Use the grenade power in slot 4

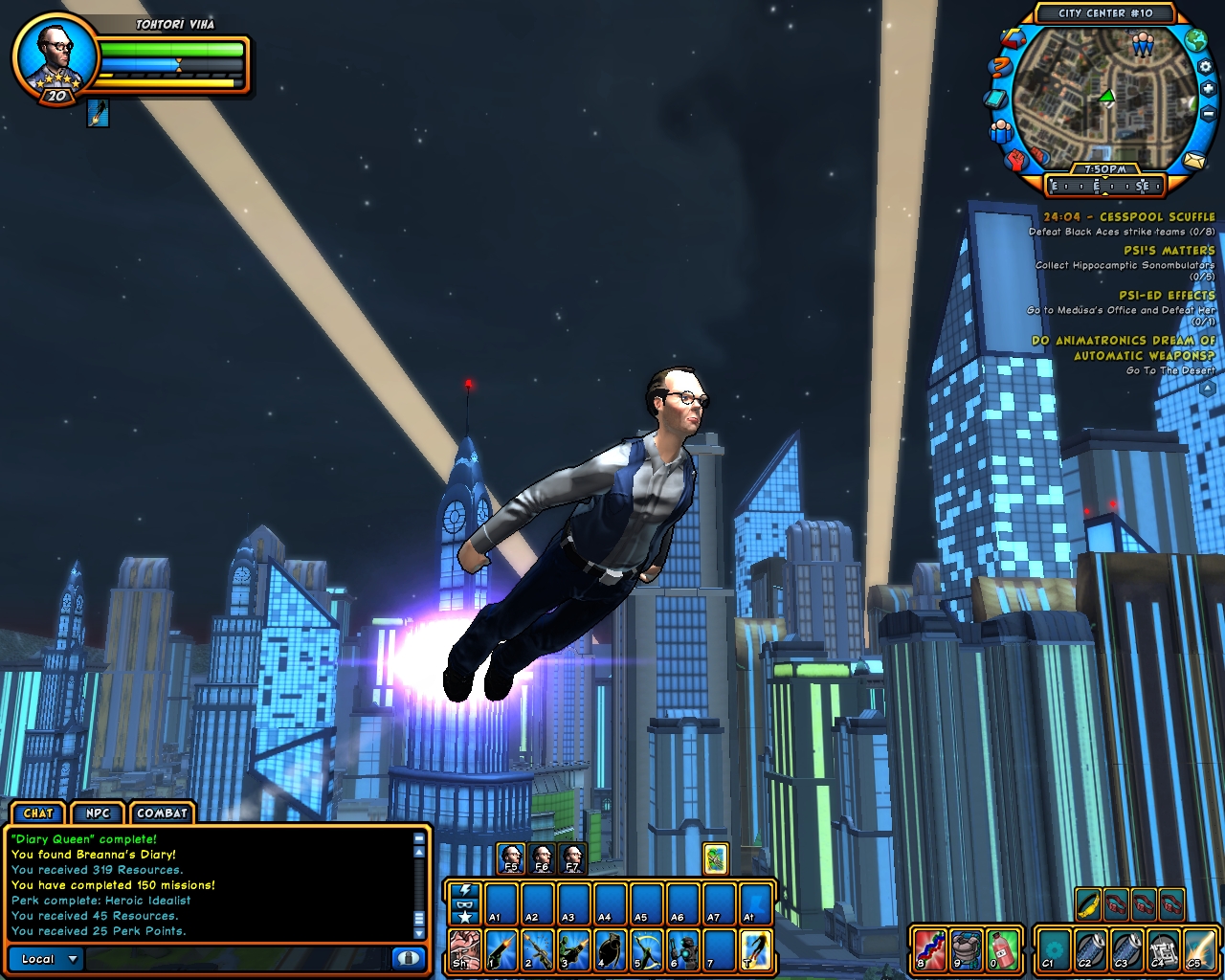pyautogui.click(x=610, y=949)
